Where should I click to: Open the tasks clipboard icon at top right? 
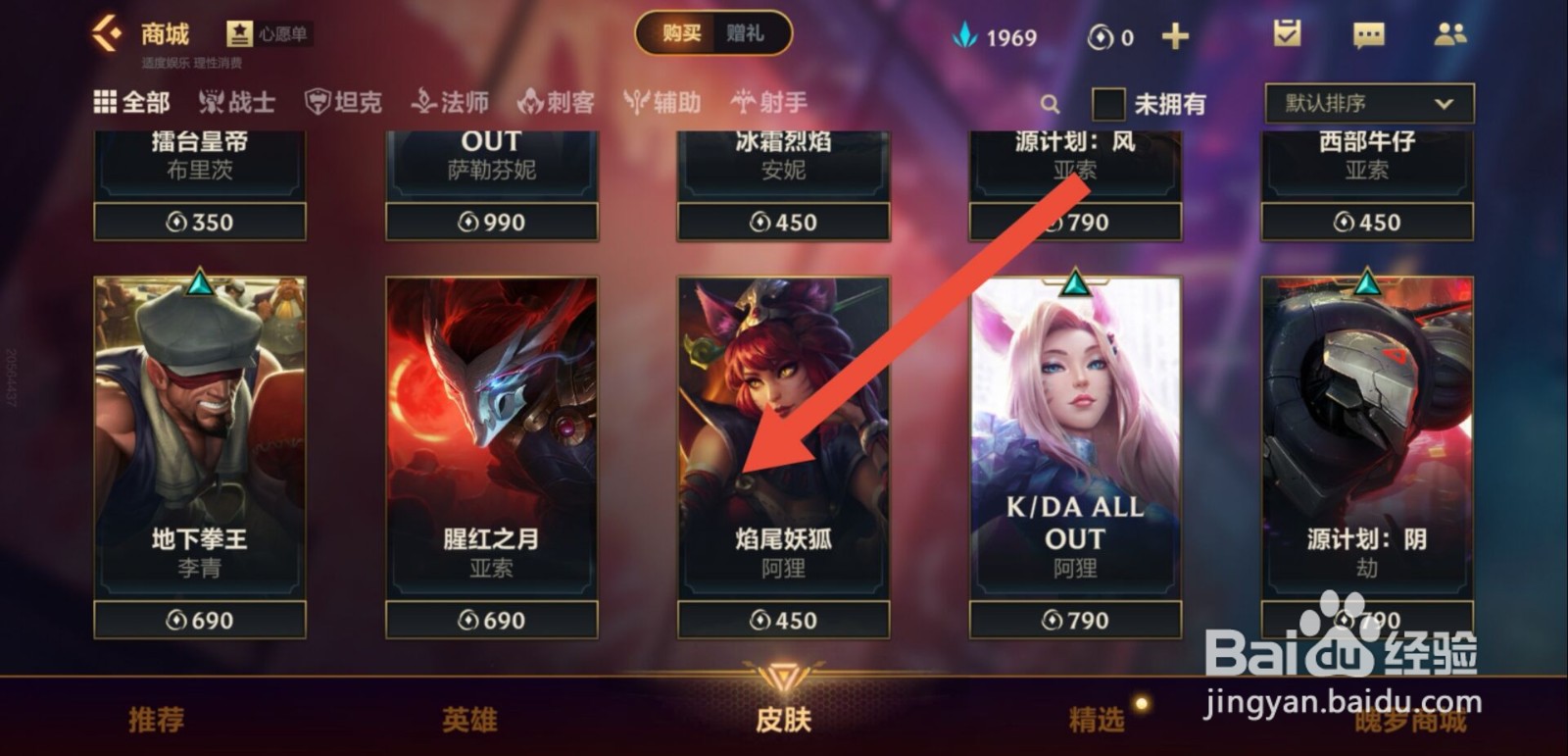[1286, 36]
